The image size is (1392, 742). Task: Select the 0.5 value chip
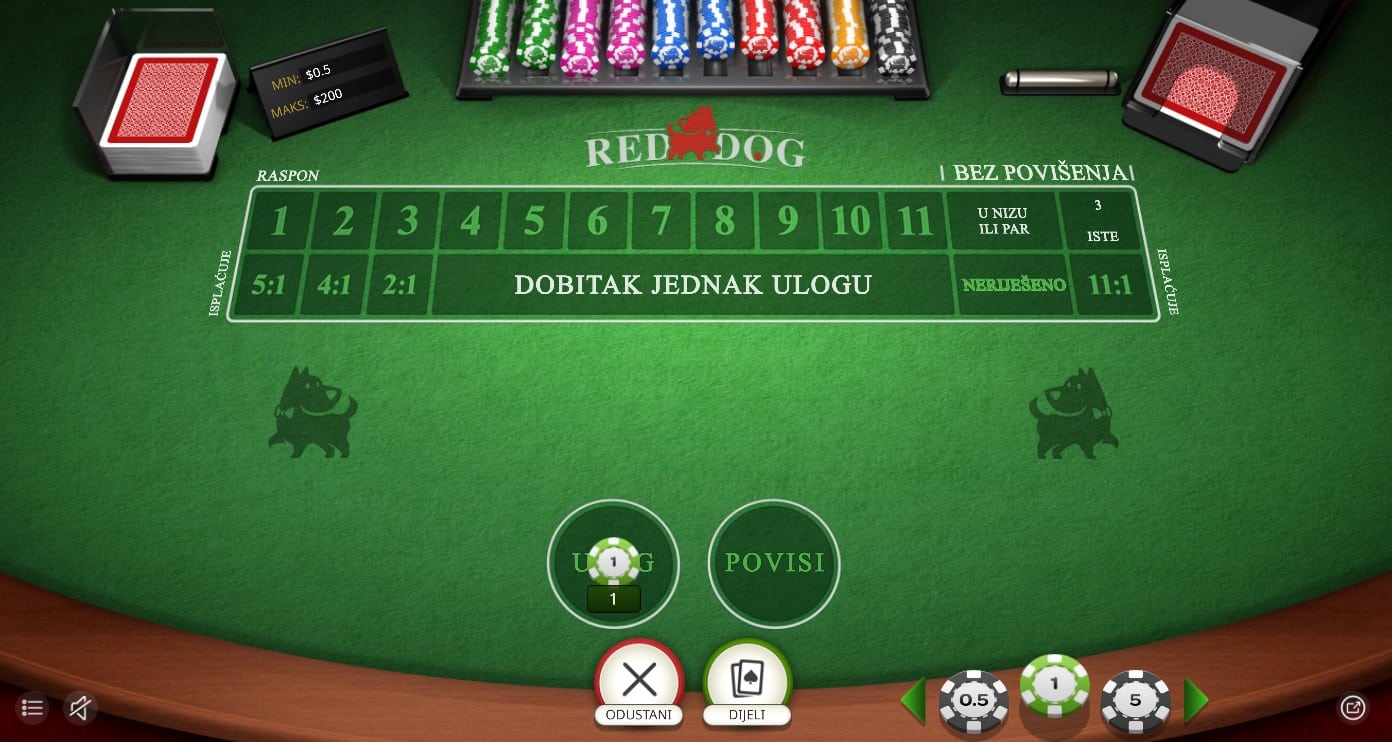point(973,701)
